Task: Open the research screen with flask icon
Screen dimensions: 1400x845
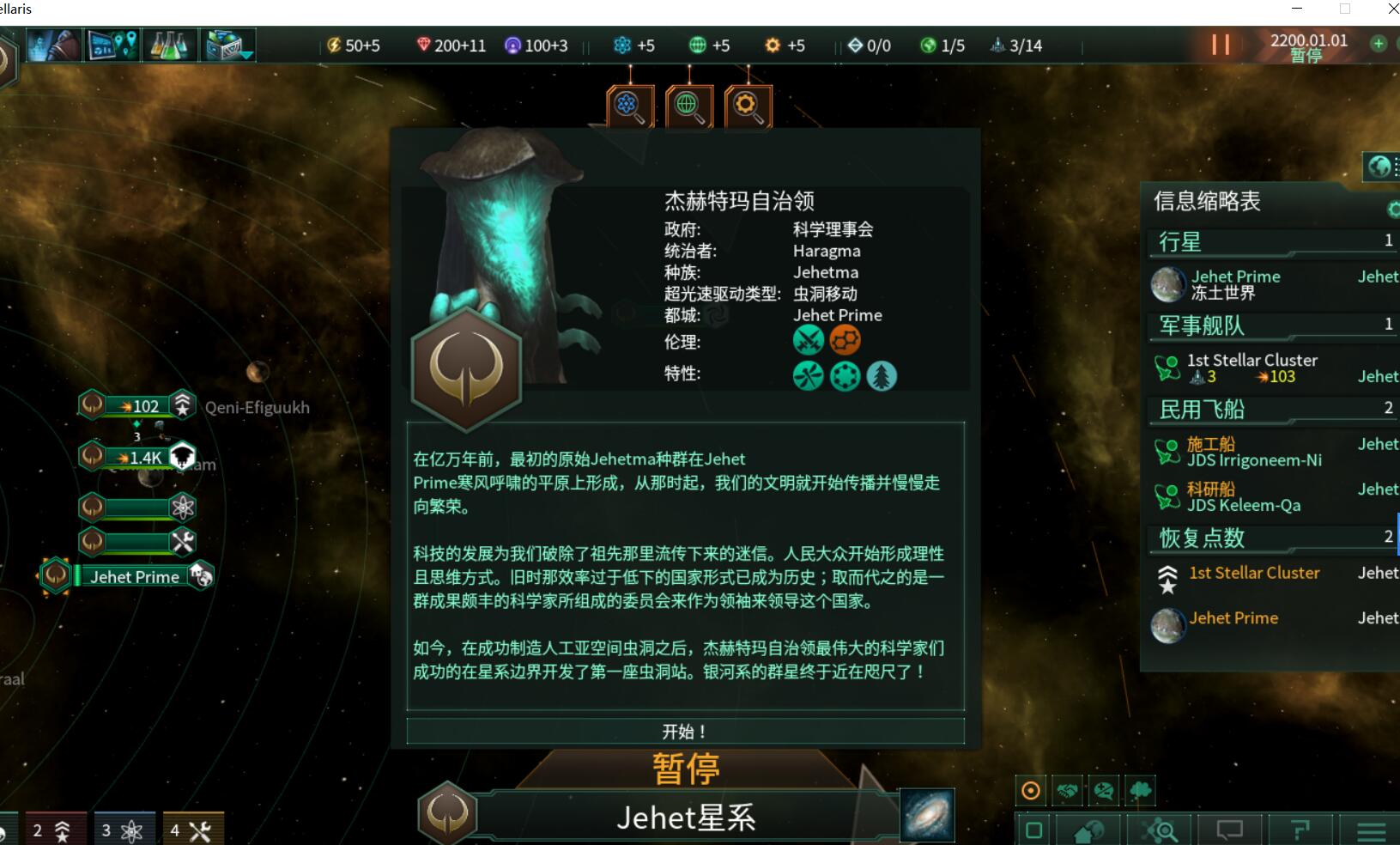Action: [170, 45]
